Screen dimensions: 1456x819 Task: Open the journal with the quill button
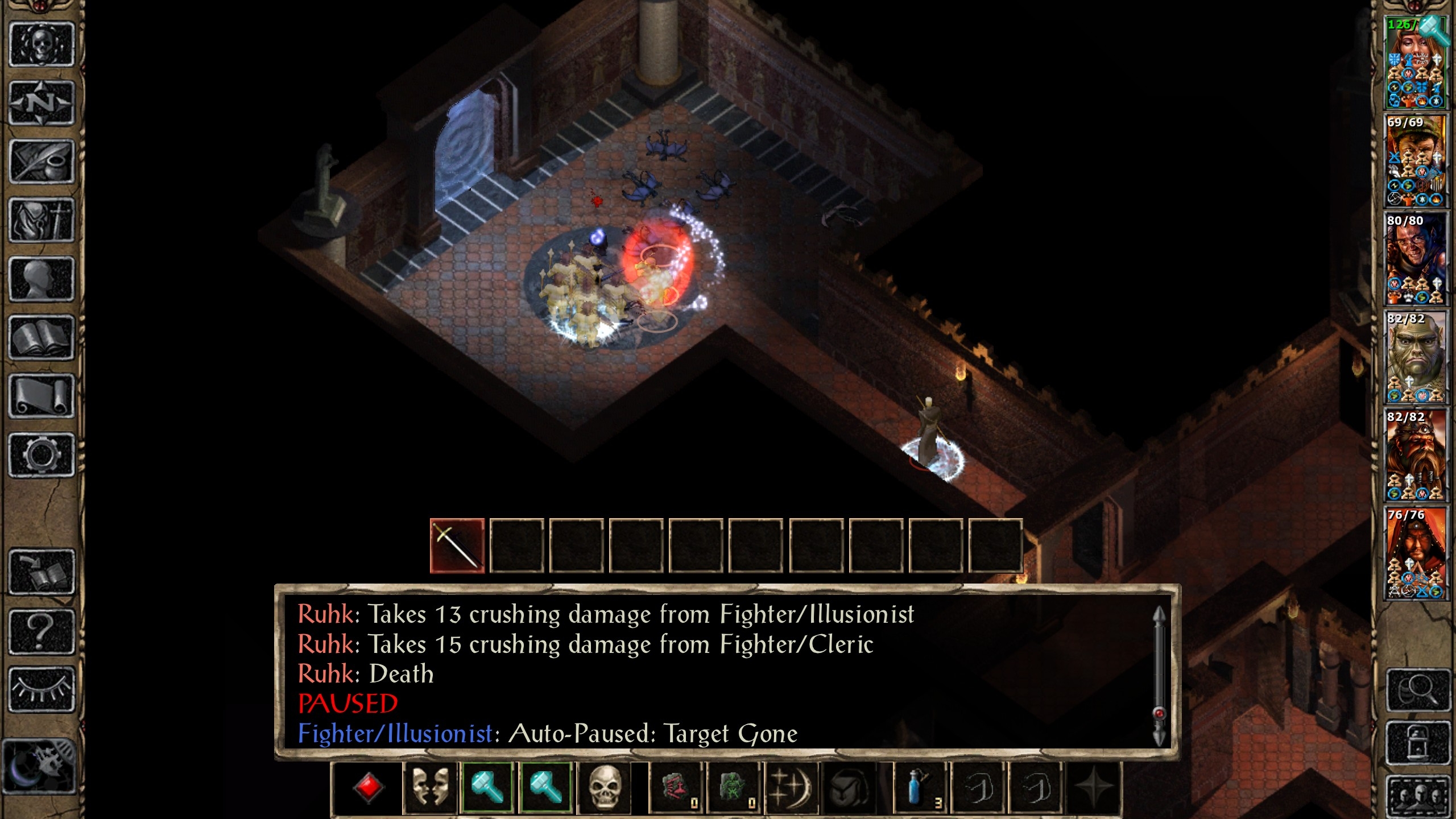click(42, 162)
